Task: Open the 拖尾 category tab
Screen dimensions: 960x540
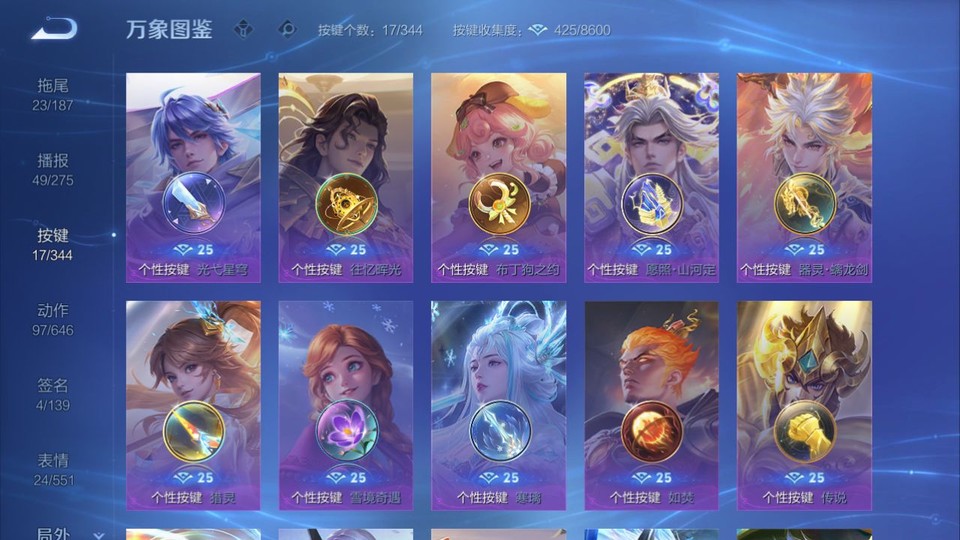Action: coord(53,94)
